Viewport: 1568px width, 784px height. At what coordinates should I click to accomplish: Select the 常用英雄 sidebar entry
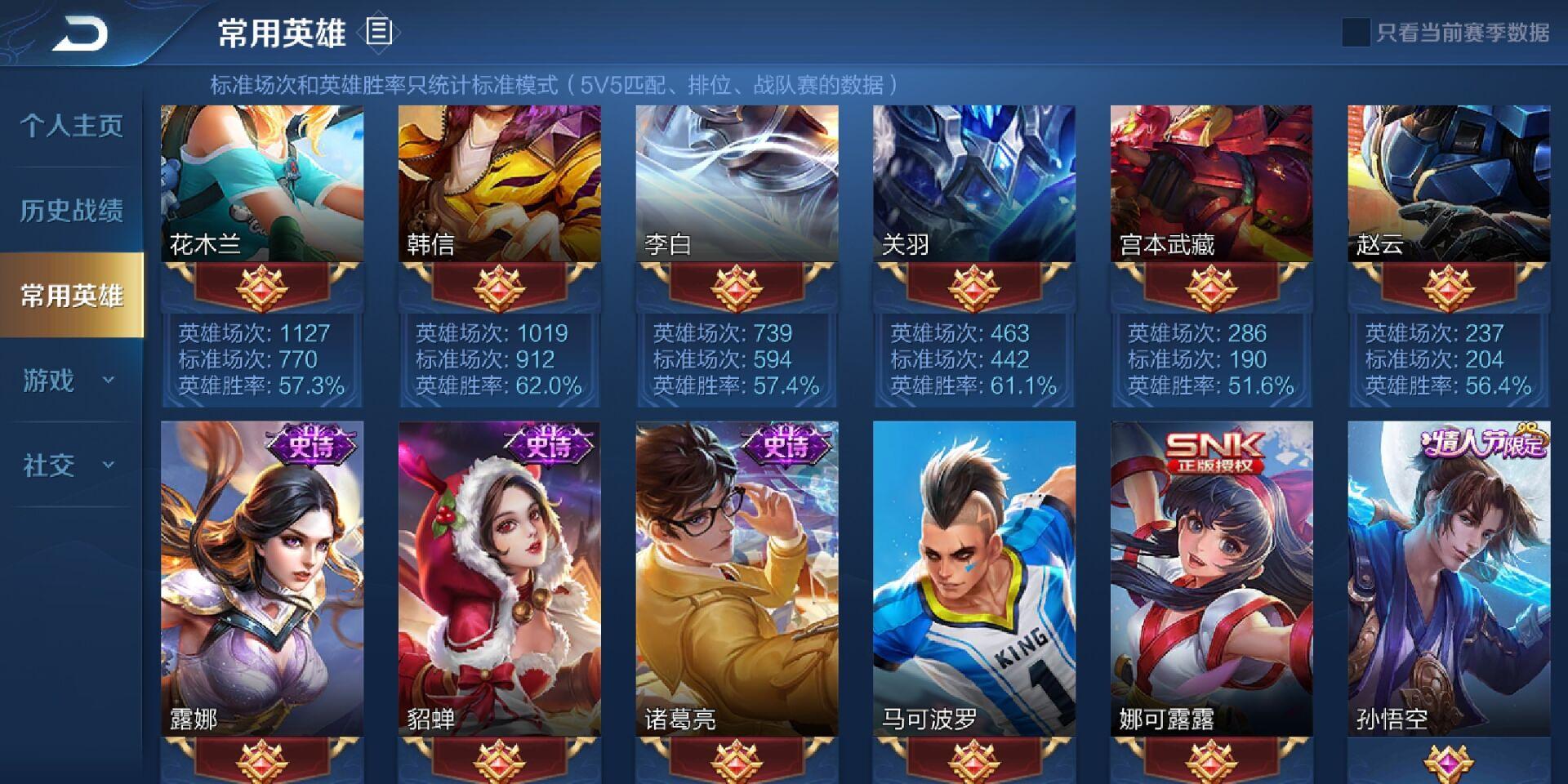click(69, 296)
